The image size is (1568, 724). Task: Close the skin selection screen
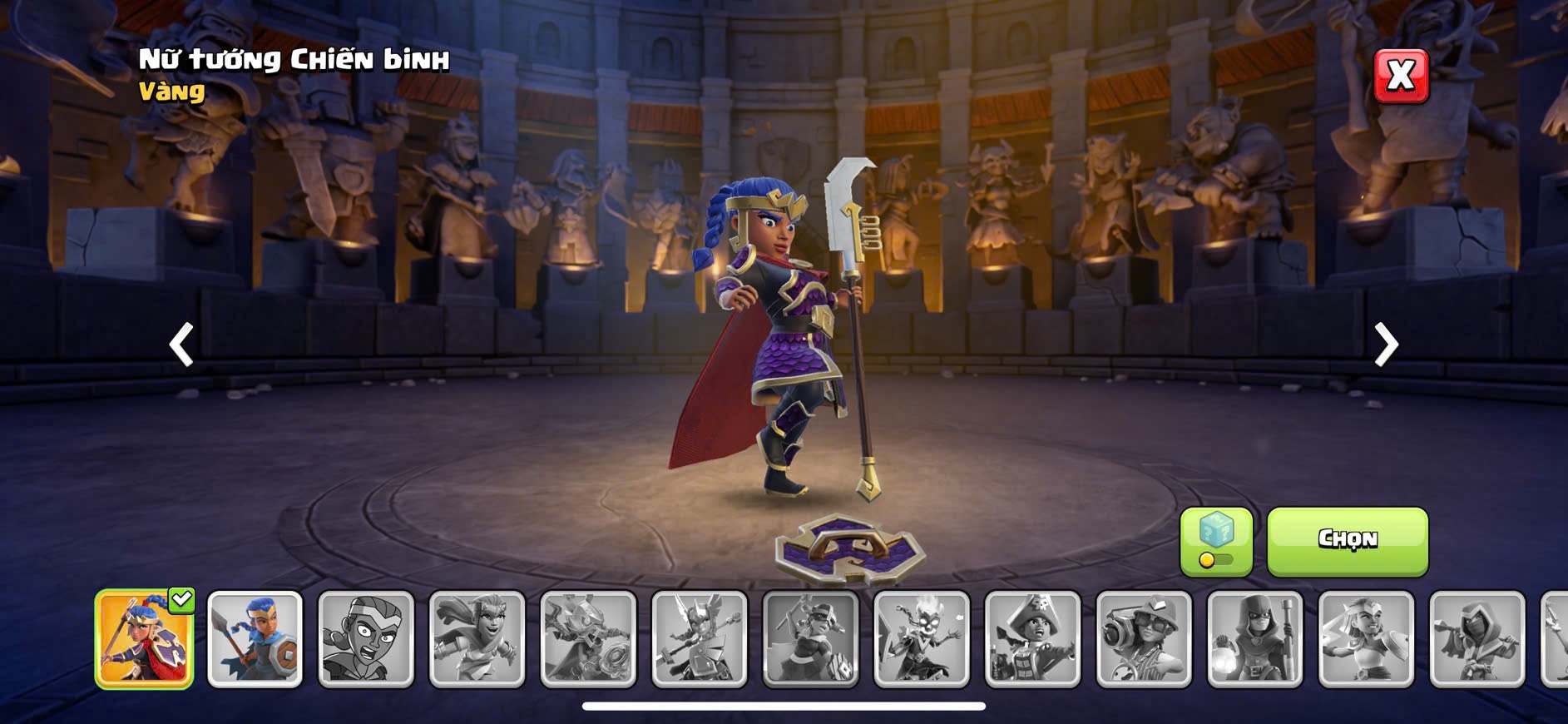[1401, 76]
